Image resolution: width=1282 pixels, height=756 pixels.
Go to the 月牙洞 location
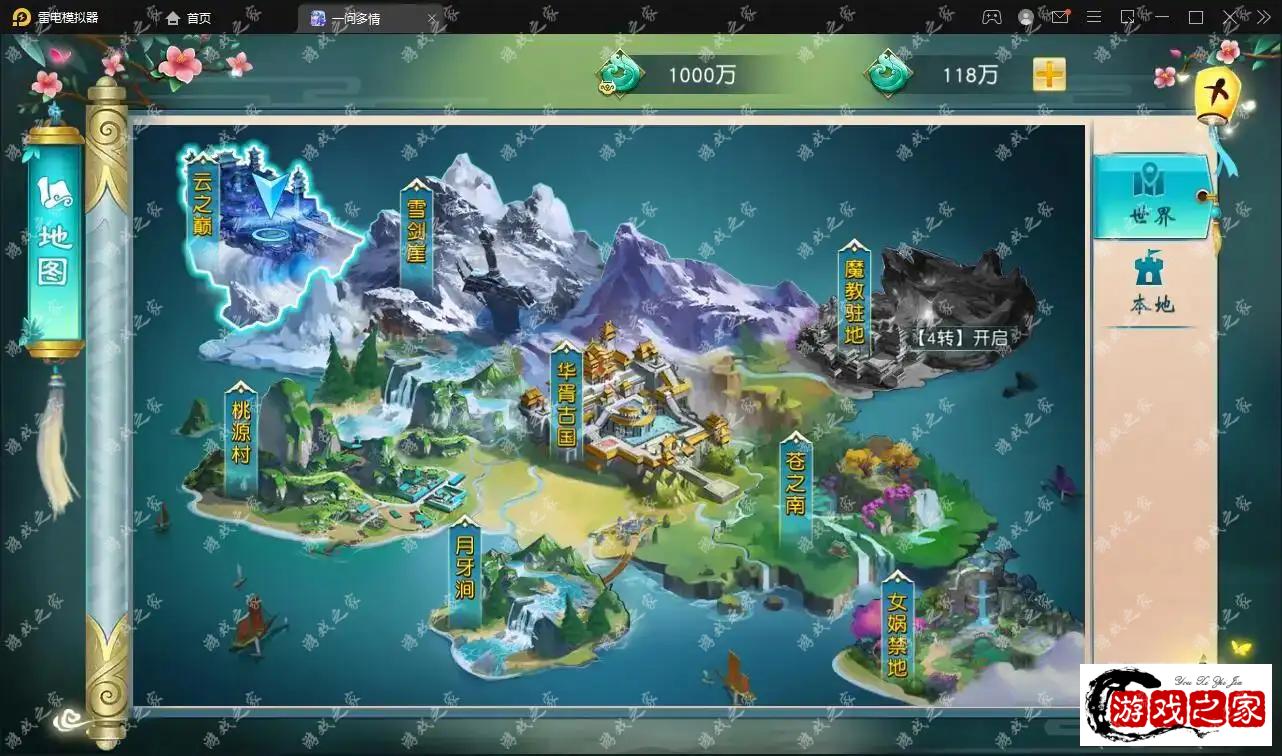tap(464, 570)
